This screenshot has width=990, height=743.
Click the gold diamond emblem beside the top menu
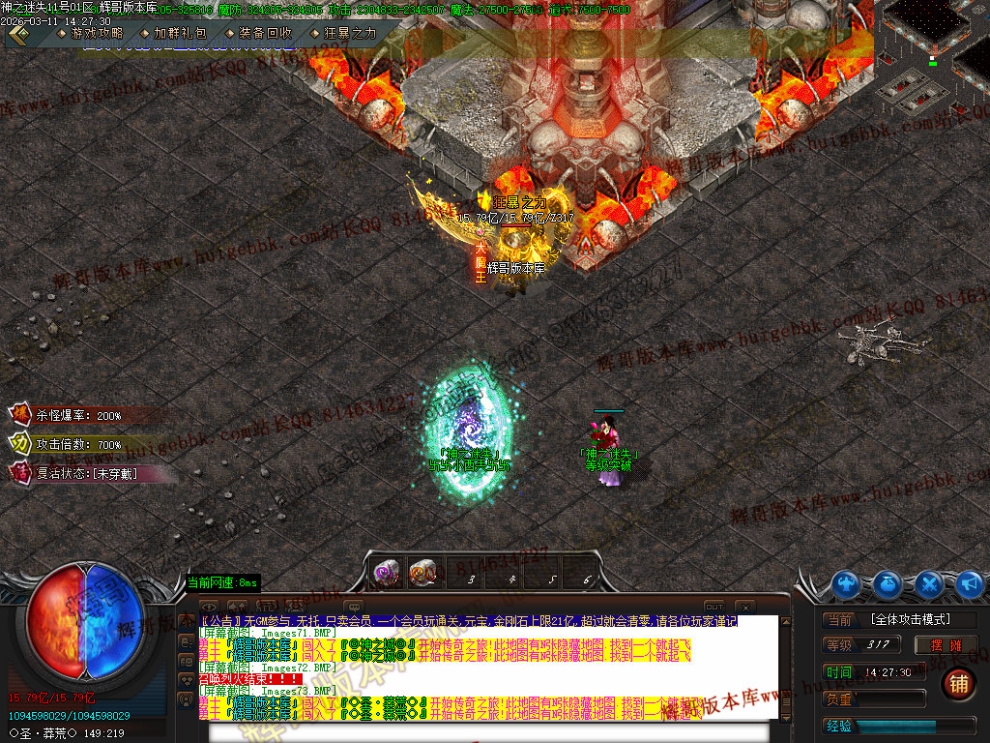point(18,34)
